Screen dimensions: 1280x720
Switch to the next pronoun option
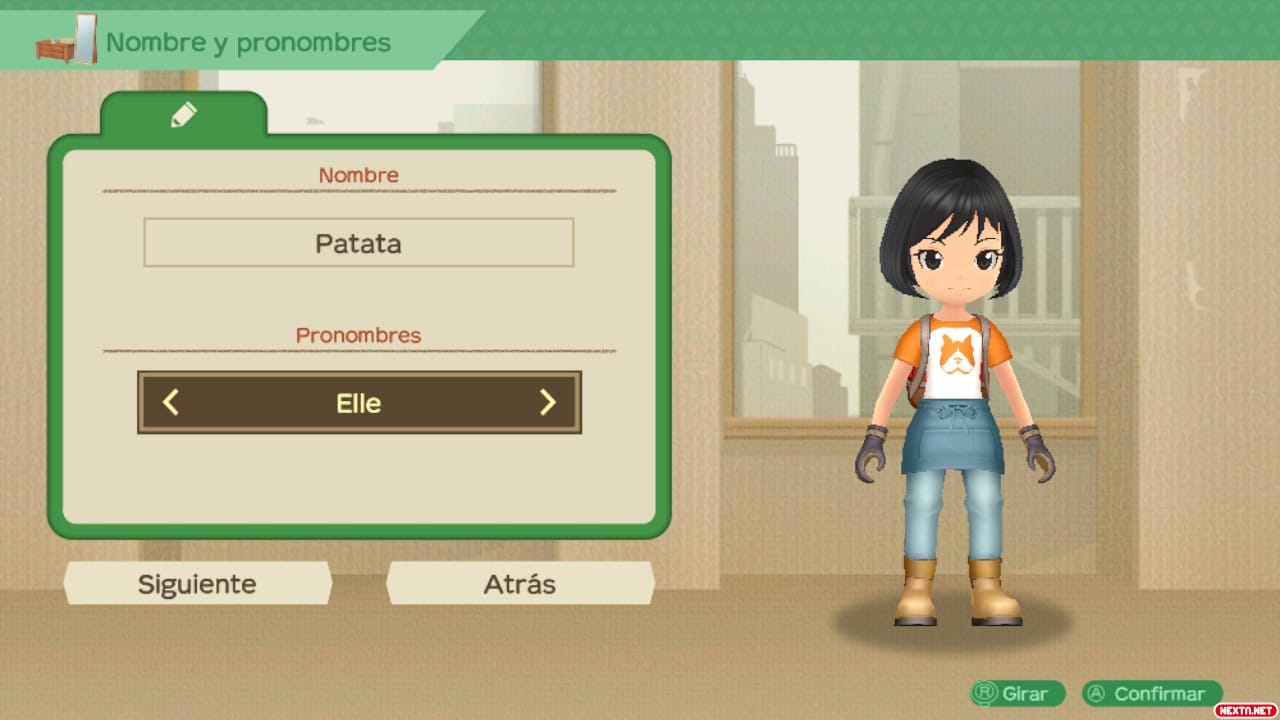click(547, 403)
